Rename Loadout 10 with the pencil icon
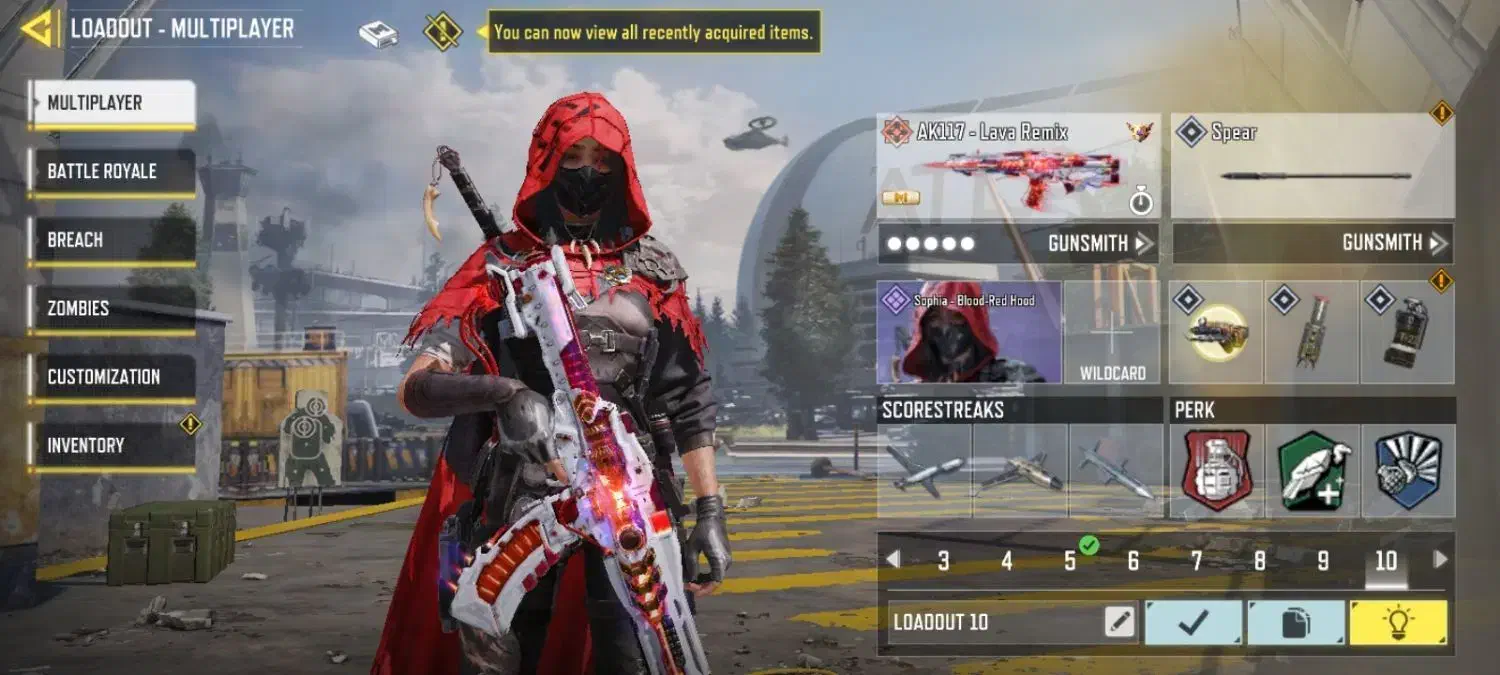Screen dimensions: 1500x675 click(x=1120, y=623)
